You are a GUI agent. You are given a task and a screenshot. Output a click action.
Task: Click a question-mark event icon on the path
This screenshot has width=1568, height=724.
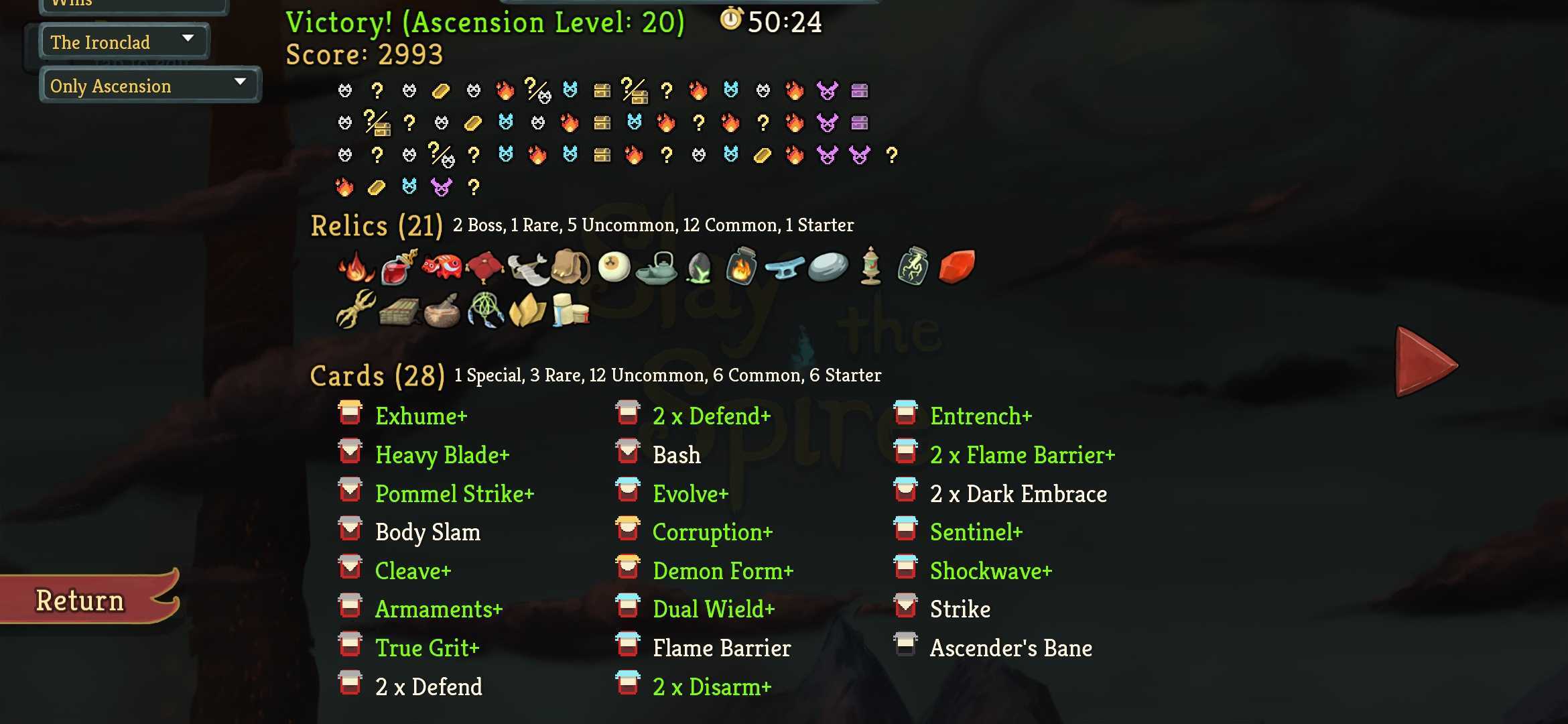click(x=378, y=90)
